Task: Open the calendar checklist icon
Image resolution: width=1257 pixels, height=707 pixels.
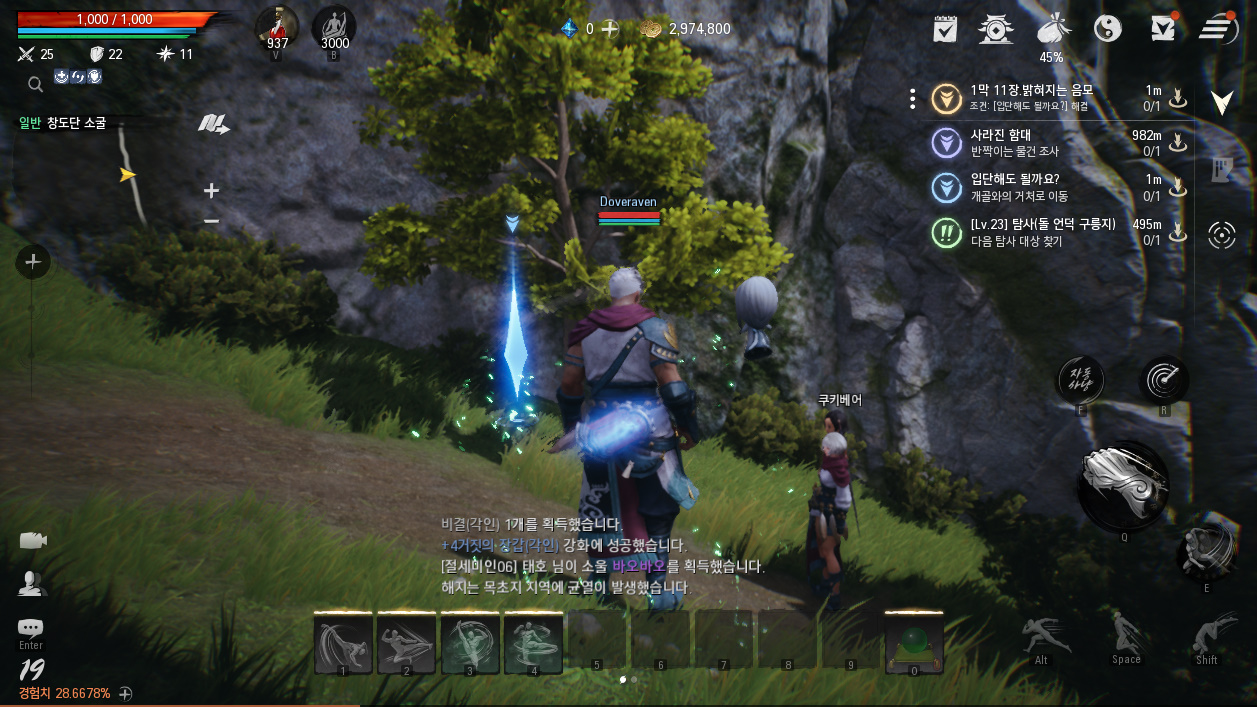Action: pos(945,29)
